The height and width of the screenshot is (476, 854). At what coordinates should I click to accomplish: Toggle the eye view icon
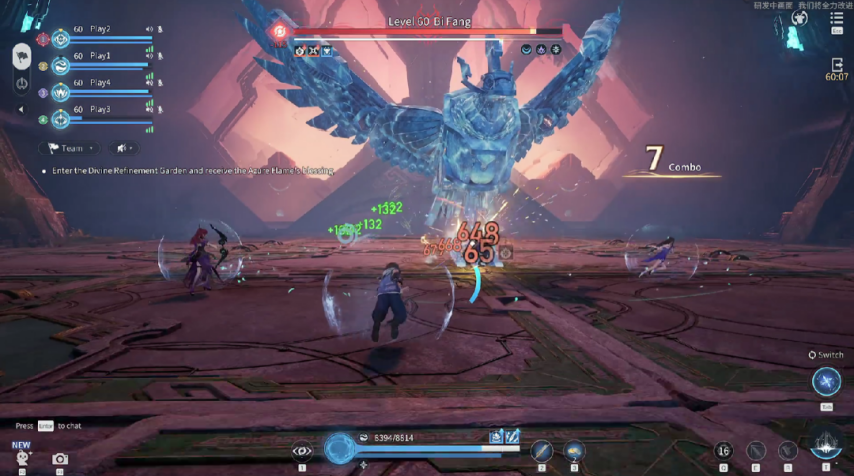coord(302,451)
